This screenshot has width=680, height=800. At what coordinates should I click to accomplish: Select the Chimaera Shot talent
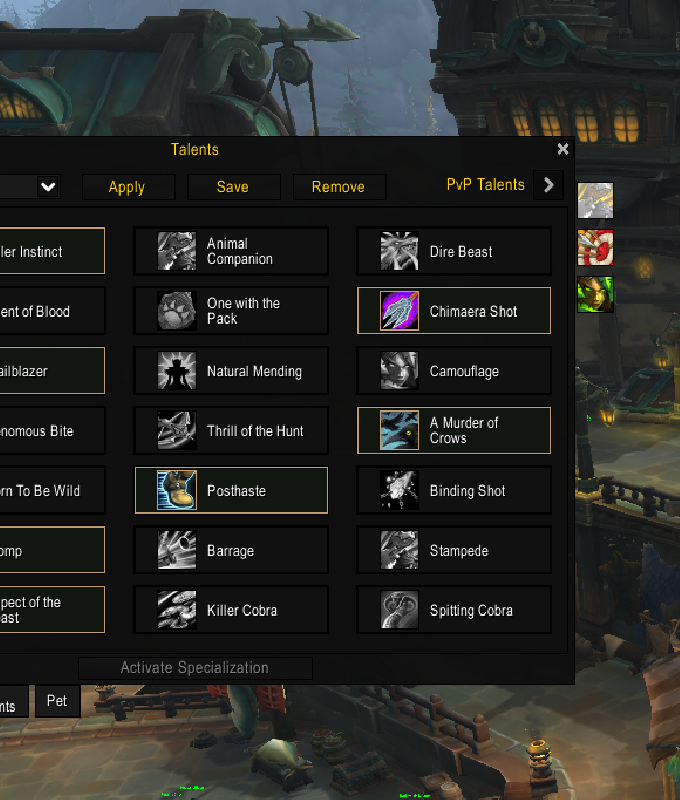pos(454,311)
